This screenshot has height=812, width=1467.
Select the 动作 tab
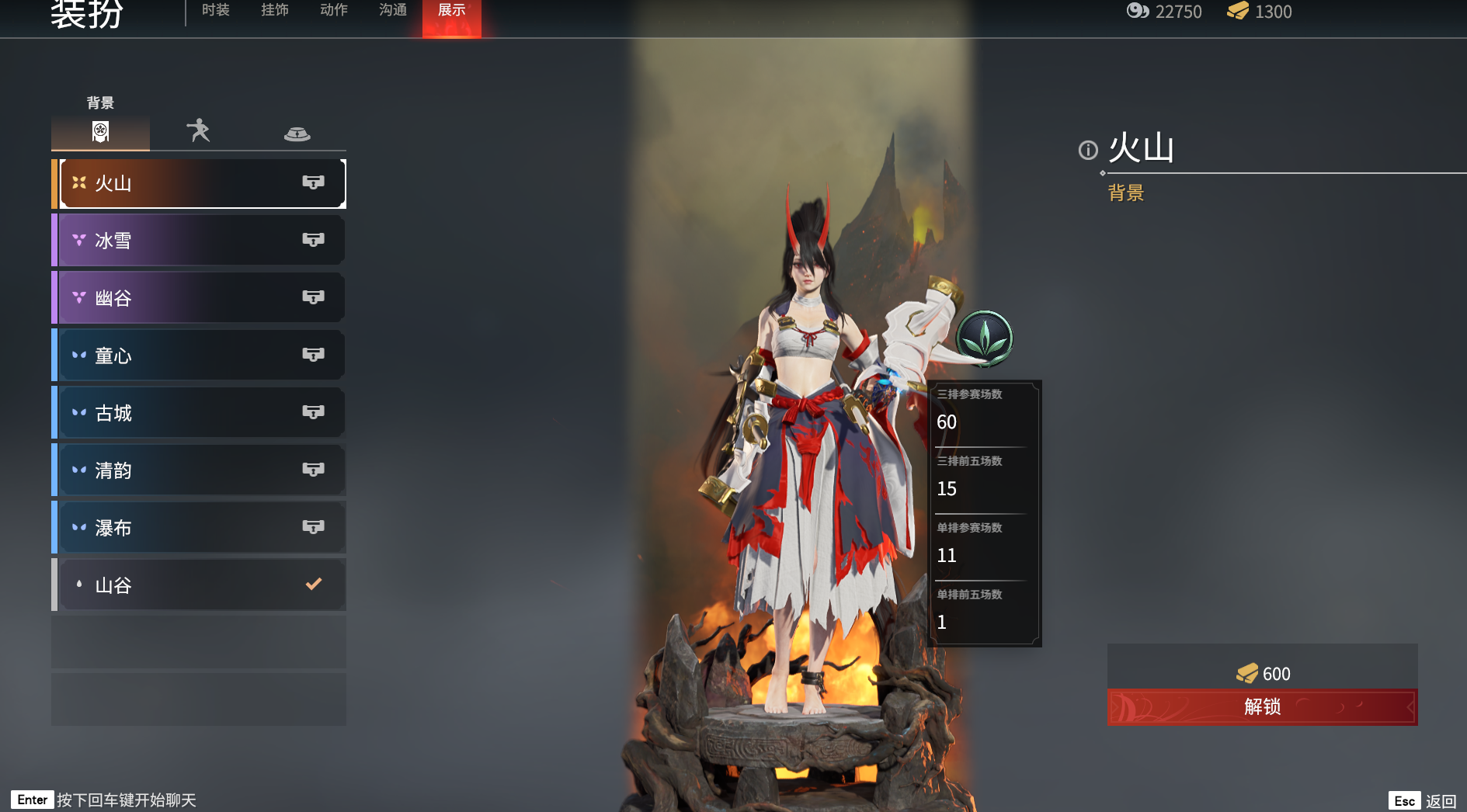(x=334, y=10)
